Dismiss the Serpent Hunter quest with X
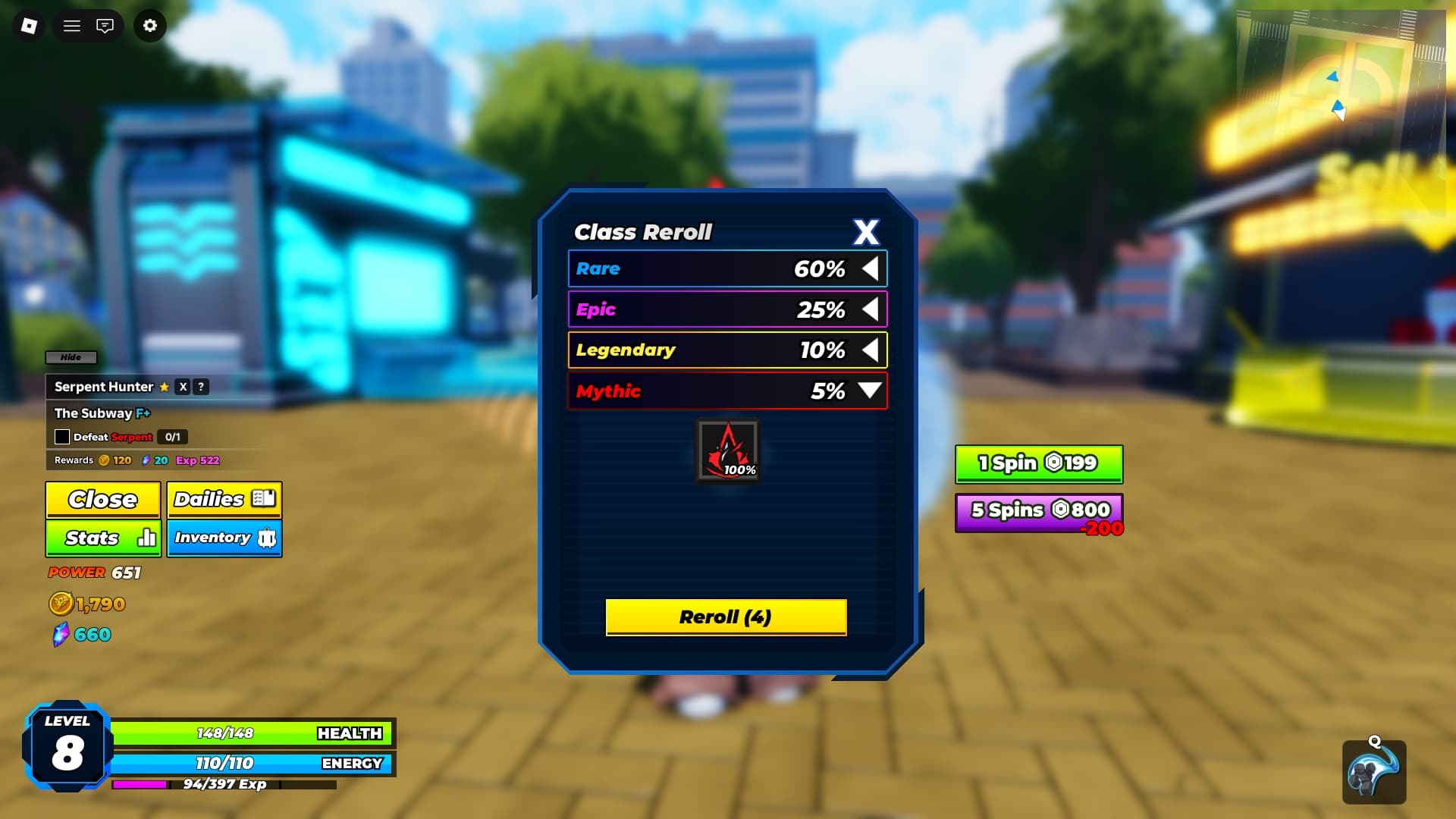This screenshot has height=819, width=1456. [181, 387]
